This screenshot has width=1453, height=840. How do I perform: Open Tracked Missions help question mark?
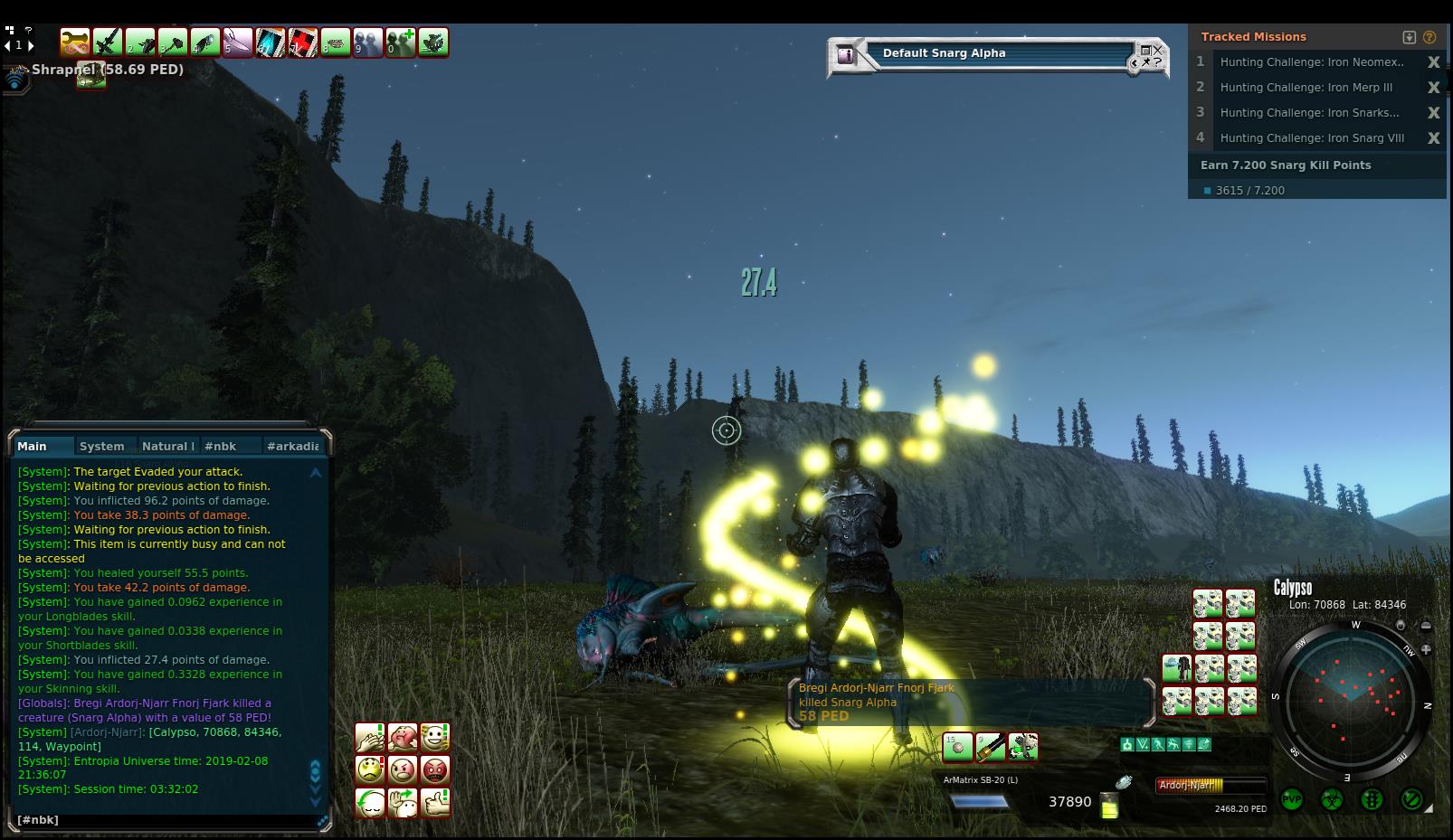tap(1429, 37)
